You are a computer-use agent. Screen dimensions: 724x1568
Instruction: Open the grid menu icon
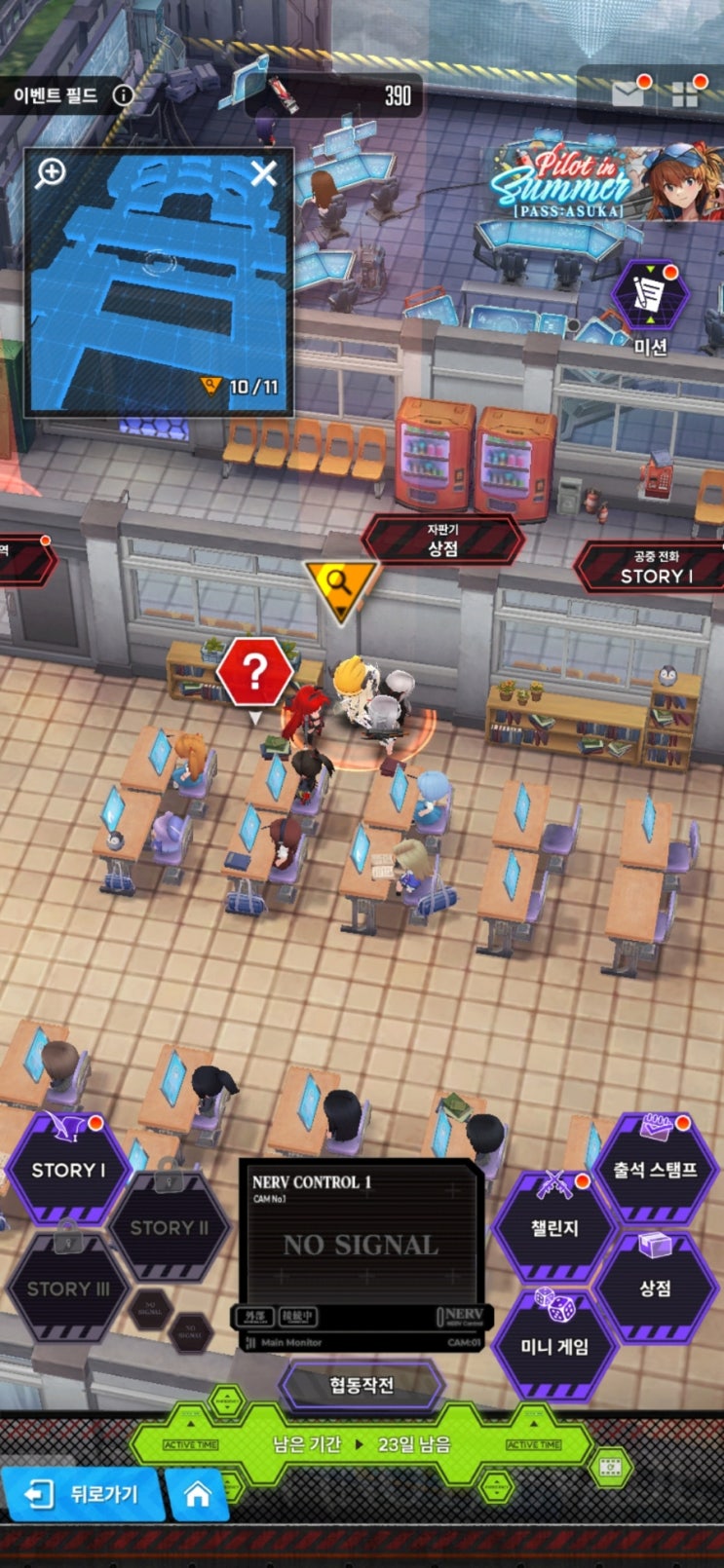pyautogui.click(x=685, y=94)
